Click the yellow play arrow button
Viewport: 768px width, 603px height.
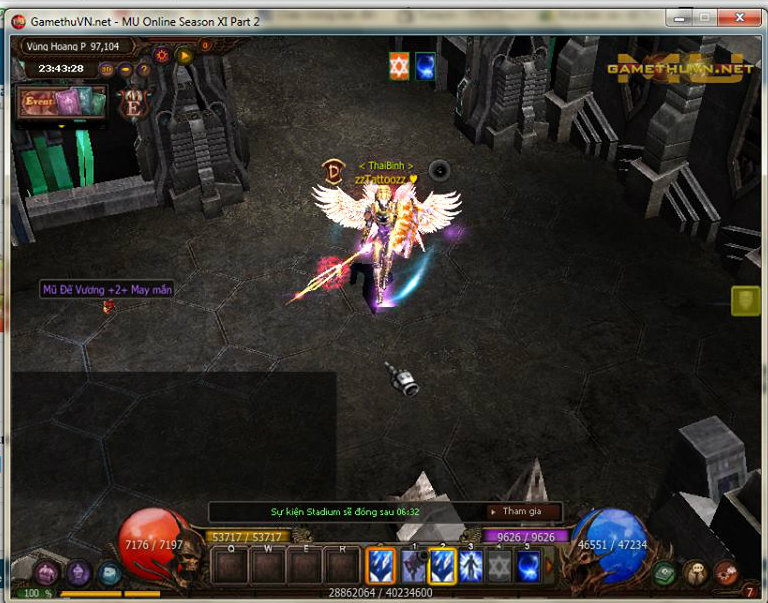point(184,56)
